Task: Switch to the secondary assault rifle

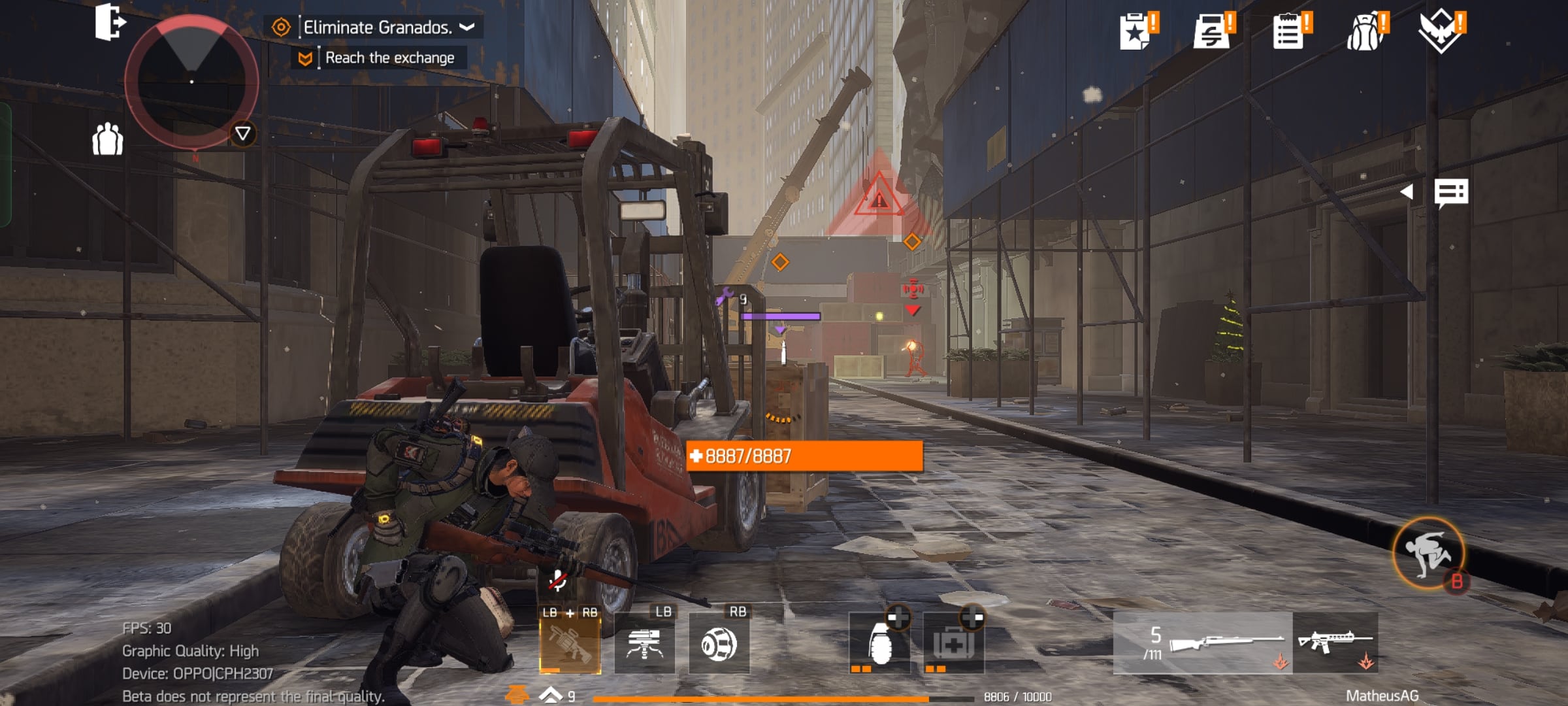Action: [1335, 643]
